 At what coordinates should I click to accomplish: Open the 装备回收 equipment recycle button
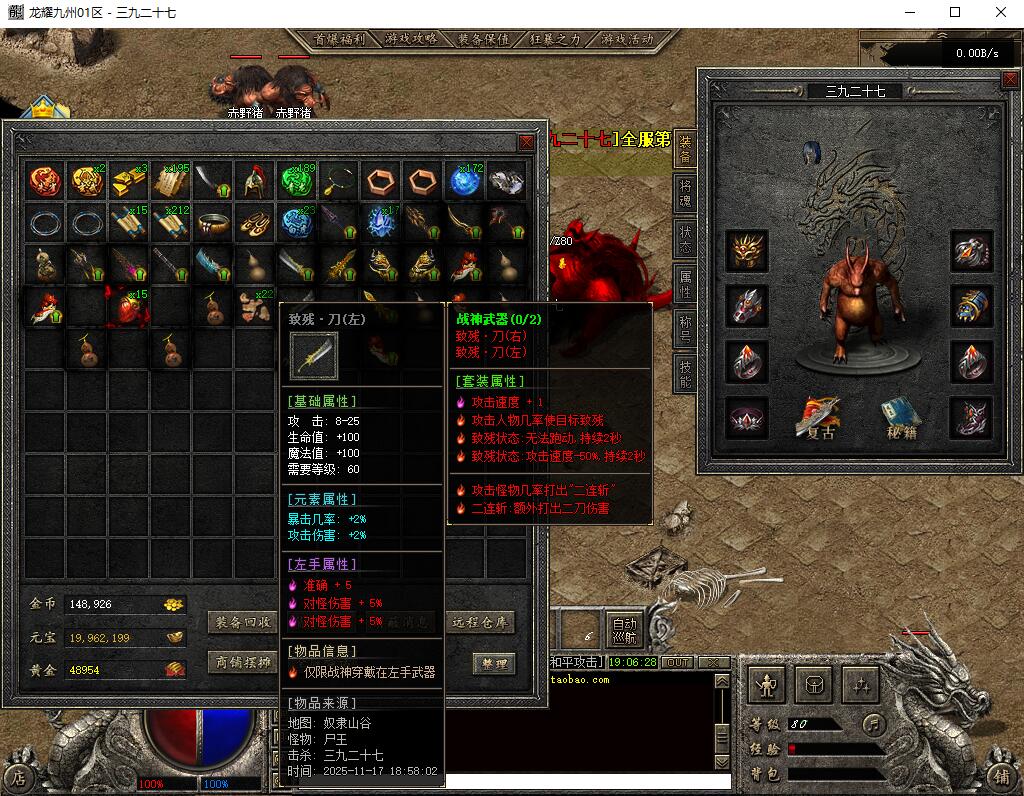(244, 622)
